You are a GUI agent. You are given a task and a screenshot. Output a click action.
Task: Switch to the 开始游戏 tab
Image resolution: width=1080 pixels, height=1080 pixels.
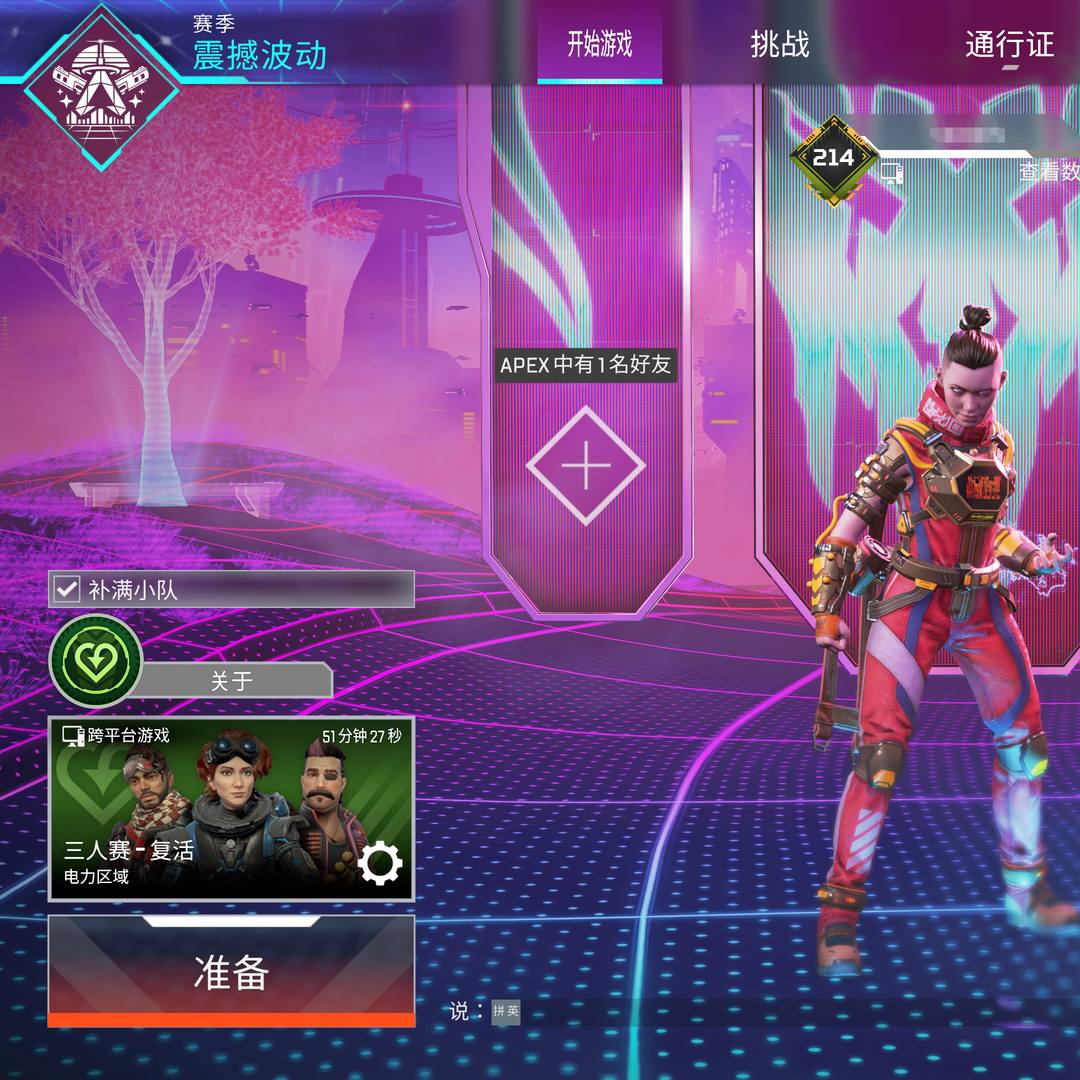[599, 45]
